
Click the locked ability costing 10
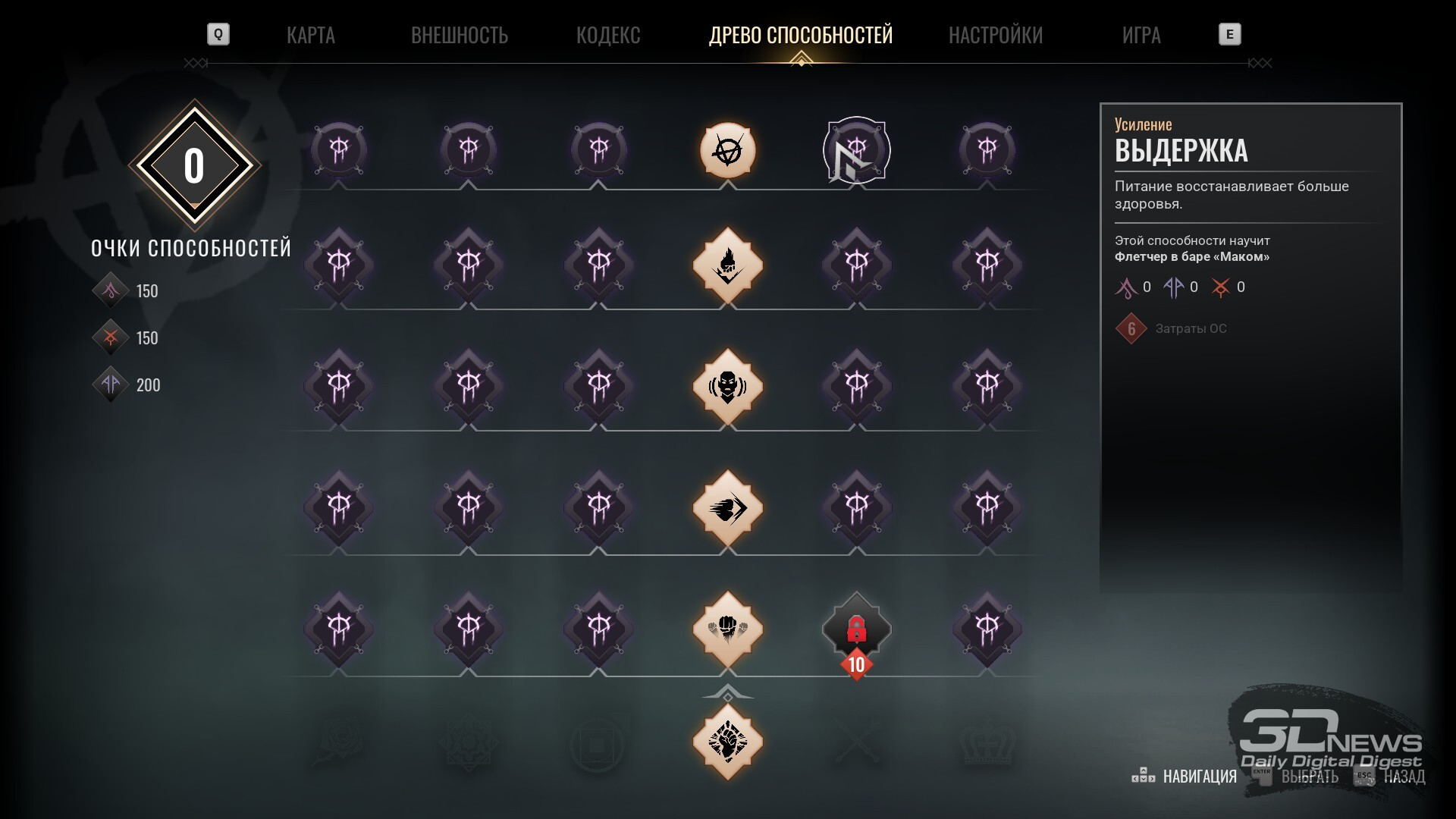click(857, 629)
